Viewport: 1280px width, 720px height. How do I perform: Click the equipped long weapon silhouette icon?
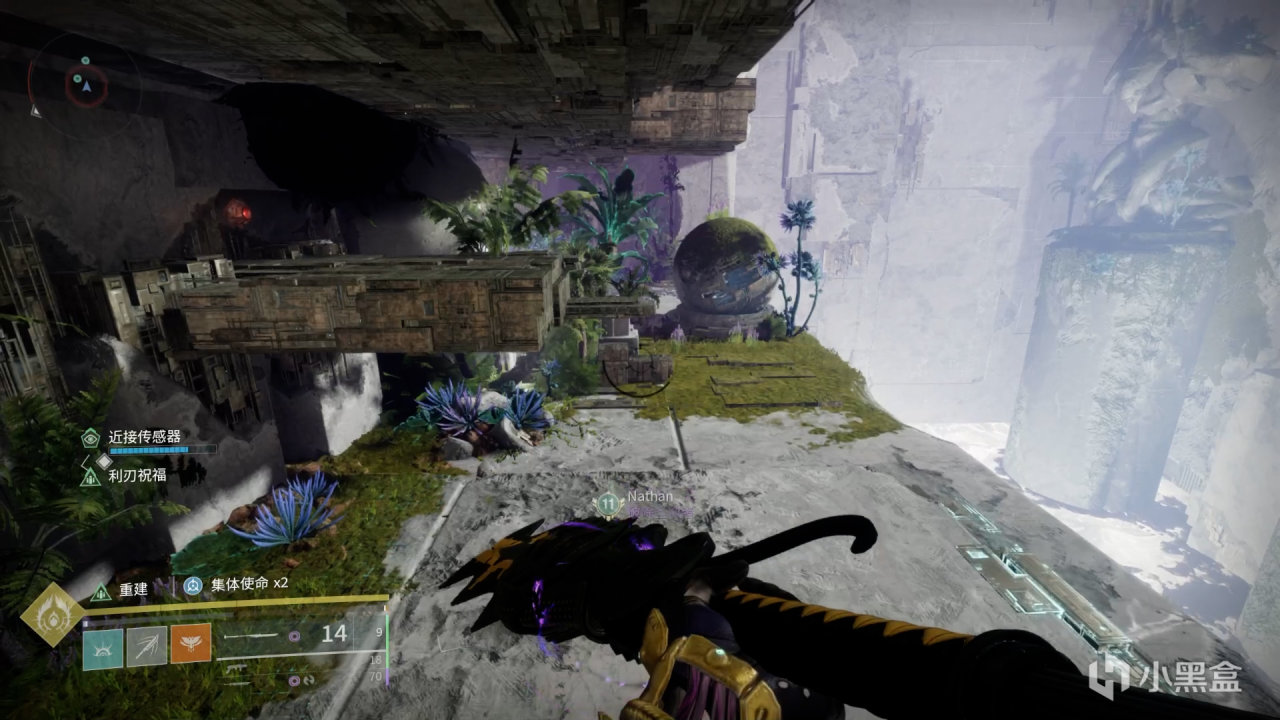pos(253,635)
